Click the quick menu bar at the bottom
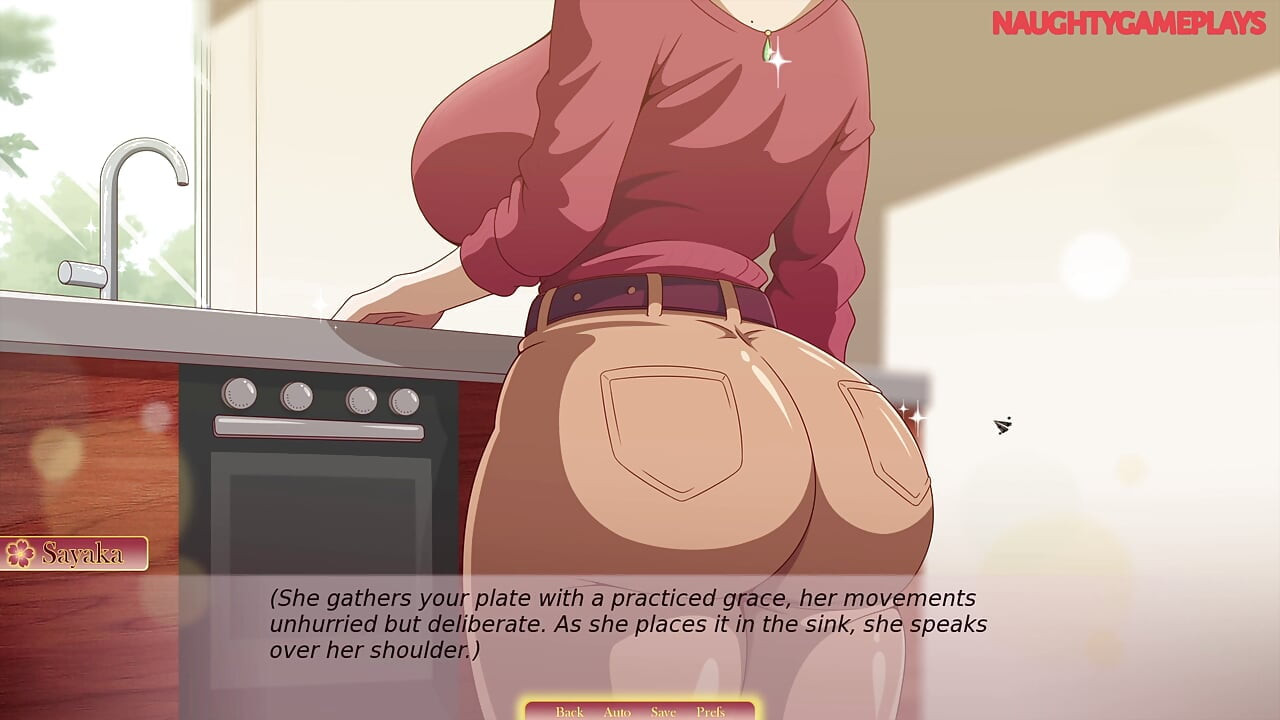This screenshot has height=720, width=1280. (640, 712)
